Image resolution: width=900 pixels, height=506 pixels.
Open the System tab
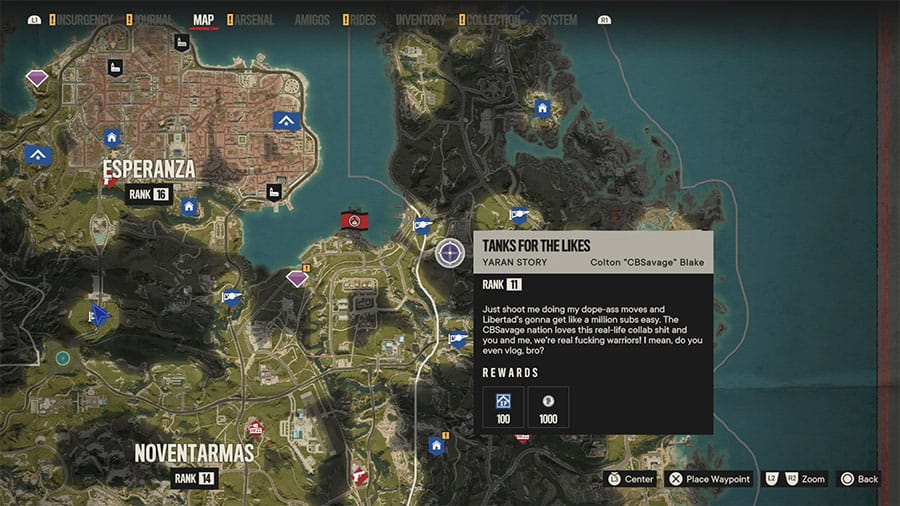click(558, 19)
